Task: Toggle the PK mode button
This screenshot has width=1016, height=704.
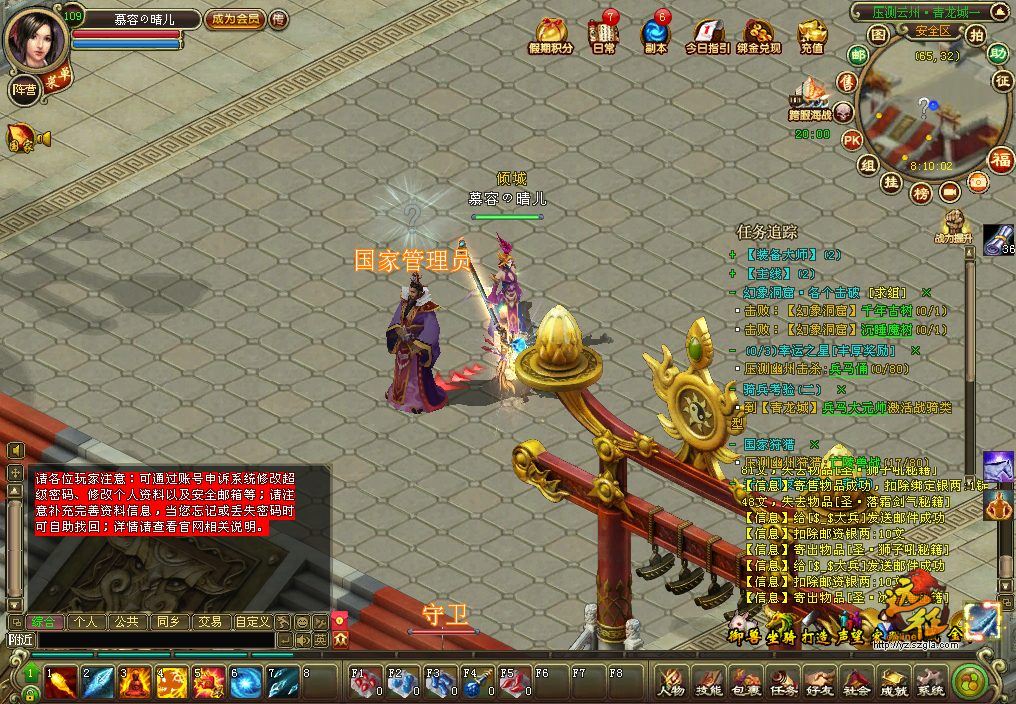Action: (x=852, y=139)
